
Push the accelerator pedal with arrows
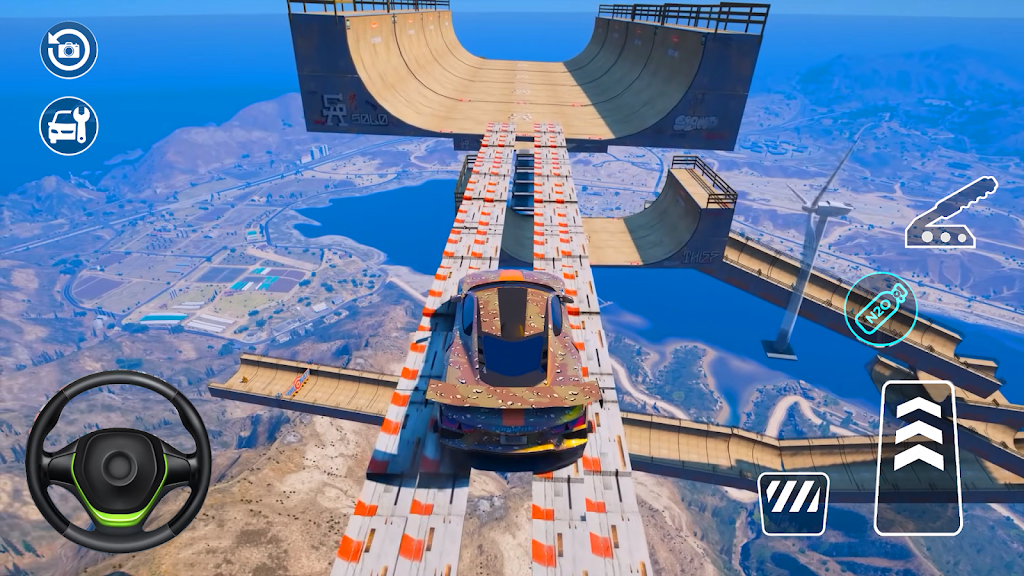[x=918, y=457]
